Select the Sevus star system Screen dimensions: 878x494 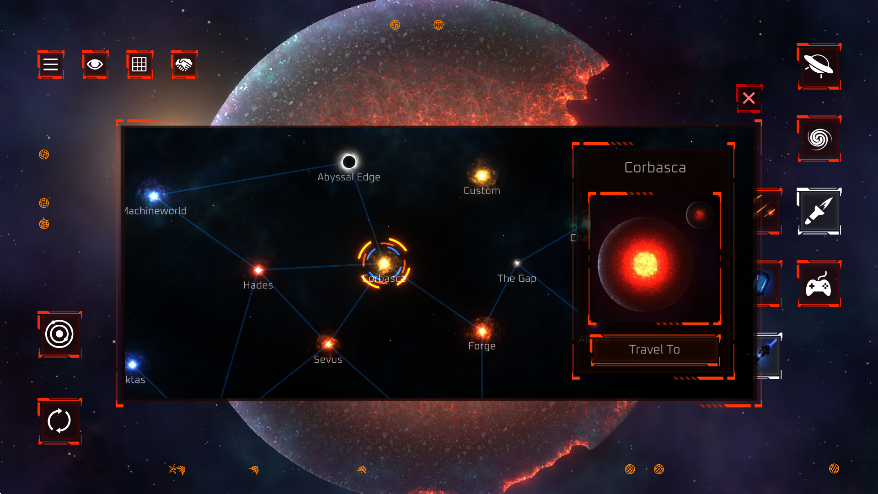click(x=327, y=344)
